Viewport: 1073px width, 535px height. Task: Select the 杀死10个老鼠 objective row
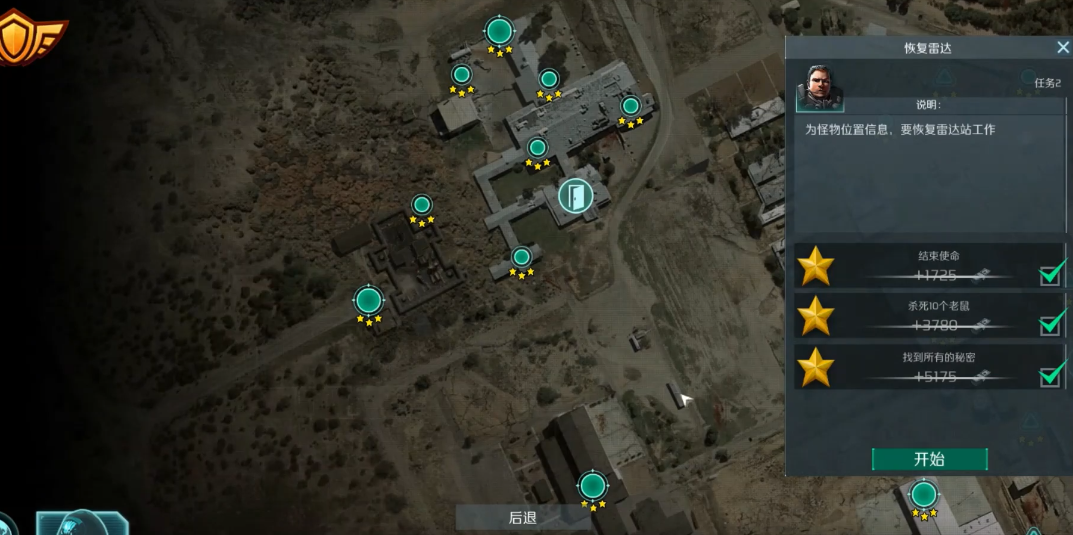pyautogui.click(x=929, y=317)
